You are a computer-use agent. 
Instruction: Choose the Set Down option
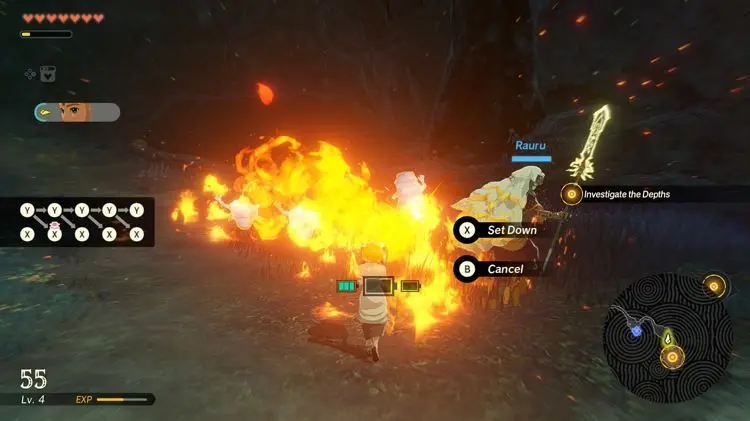500,230
